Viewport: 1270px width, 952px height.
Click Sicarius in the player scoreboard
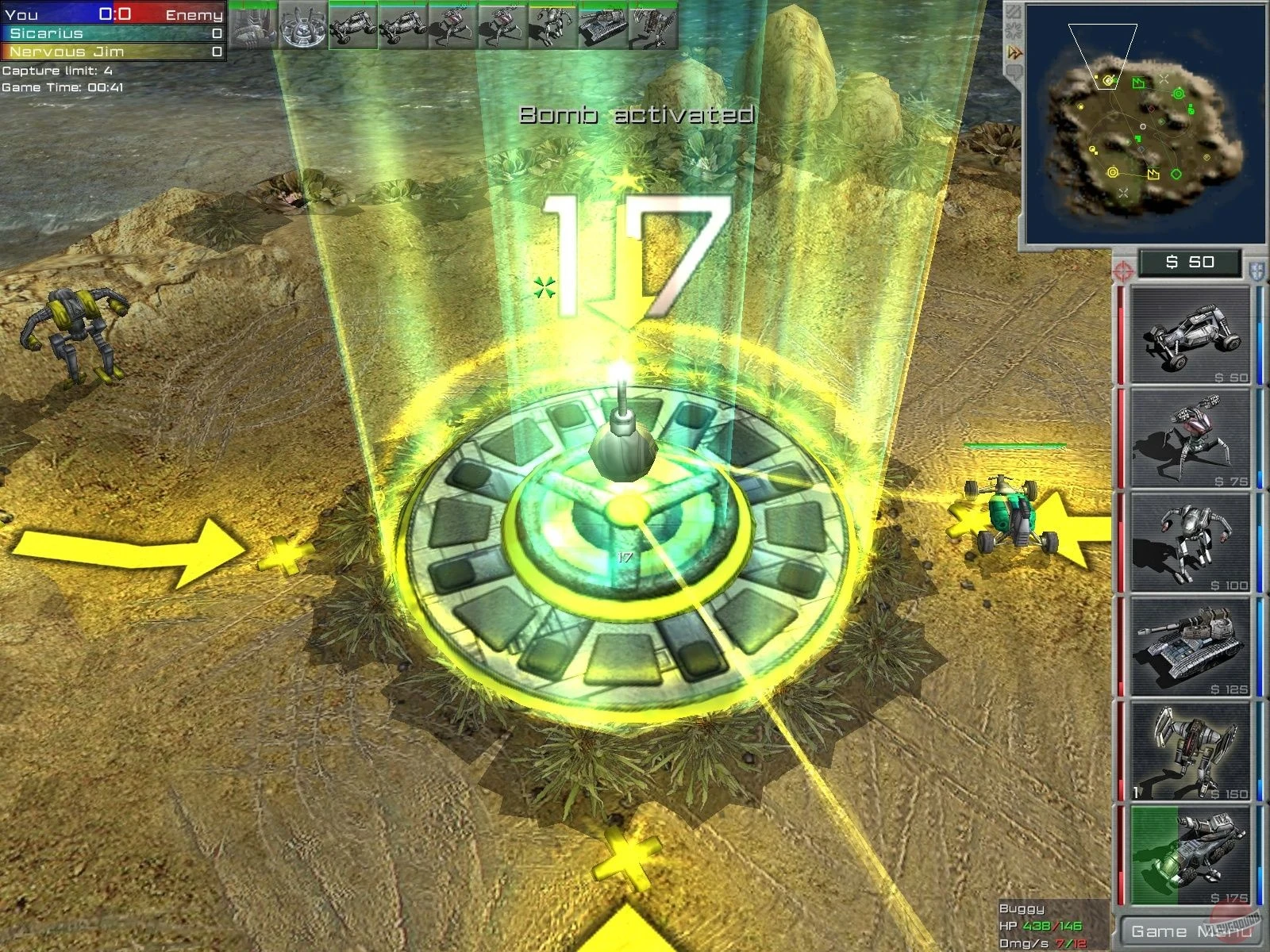pyautogui.click(x=48, y=34)
